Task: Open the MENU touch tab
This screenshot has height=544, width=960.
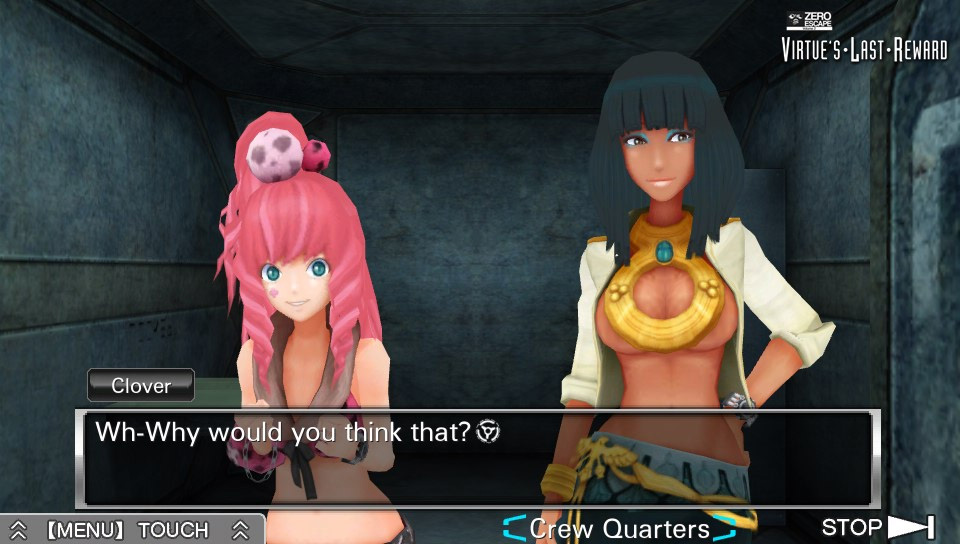Action: tap(128, 530)
